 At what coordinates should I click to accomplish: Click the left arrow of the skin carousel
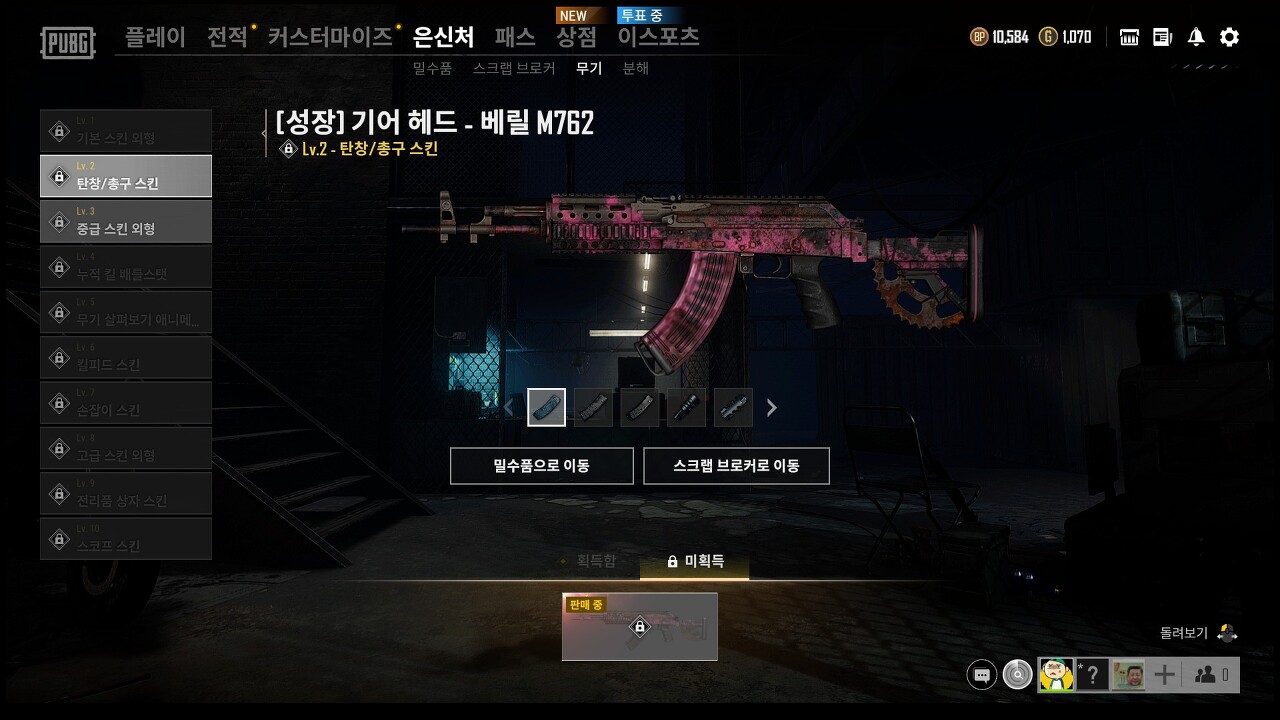507,408
